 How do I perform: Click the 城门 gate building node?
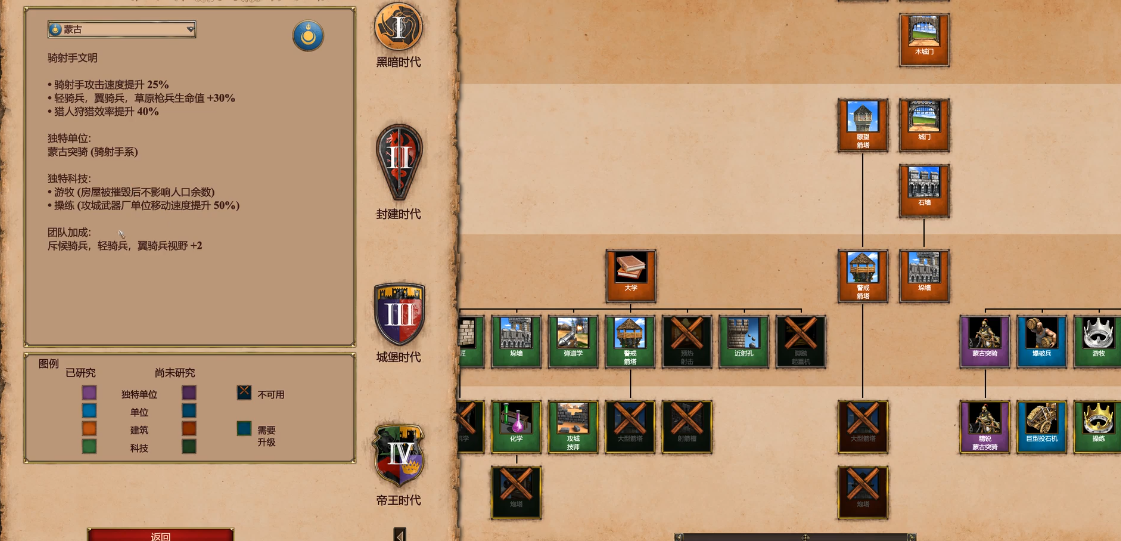click(x=924, y=124)
